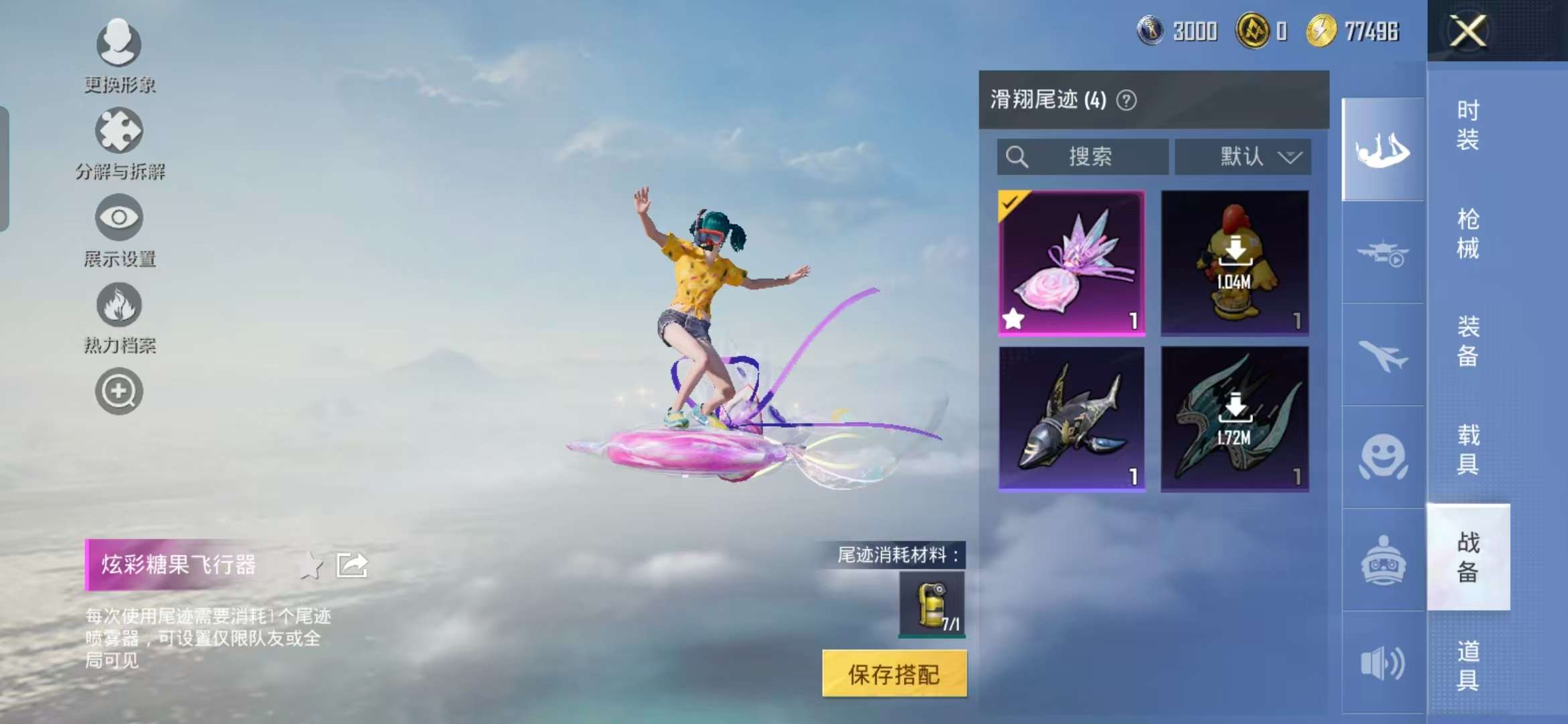Image resolution: width=1568 pixels, height=724 pixels.
Task: Open the help question mark next to 滑翔尾迹
Action: [1126, 101]
